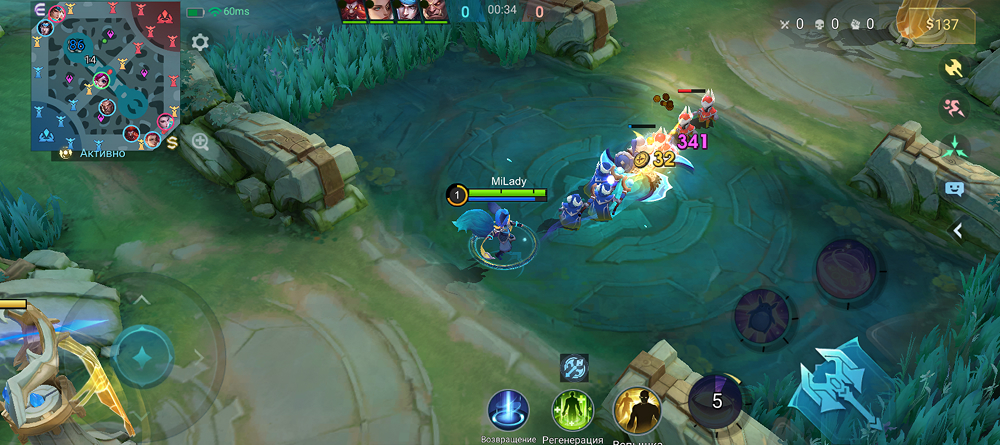
Task: Tap the skill showing cooldown 5
Action: point(714,399)
